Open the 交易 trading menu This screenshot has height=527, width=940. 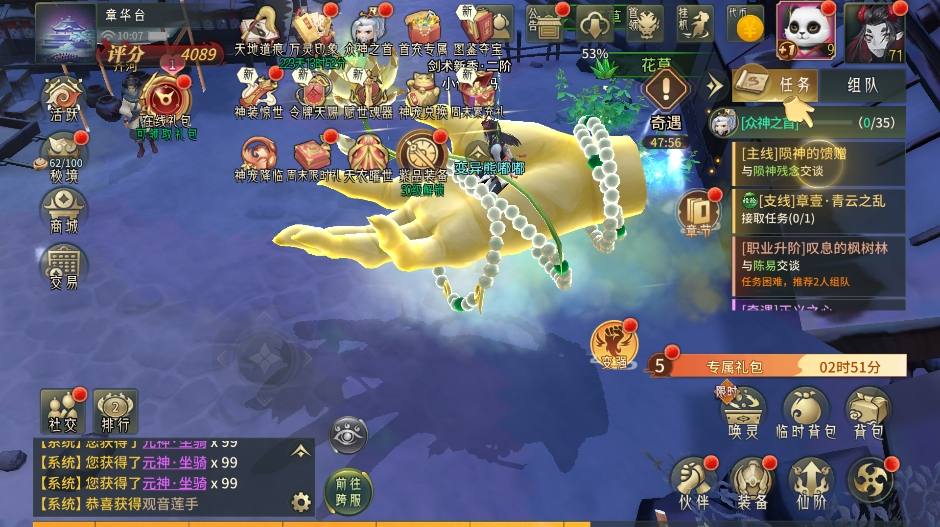[64, 267]
